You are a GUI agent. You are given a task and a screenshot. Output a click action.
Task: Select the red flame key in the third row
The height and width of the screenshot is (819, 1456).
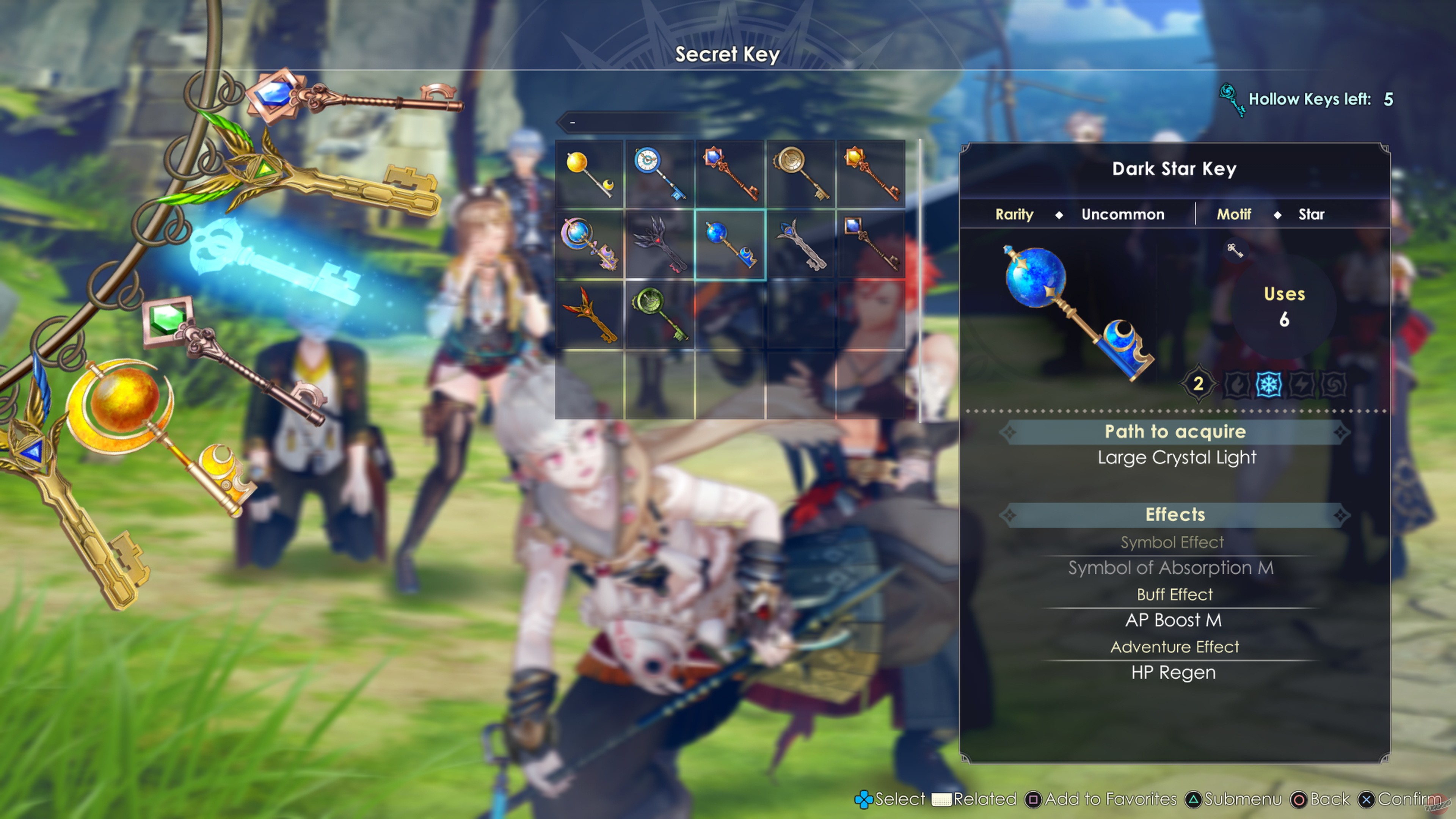point(590,315)
